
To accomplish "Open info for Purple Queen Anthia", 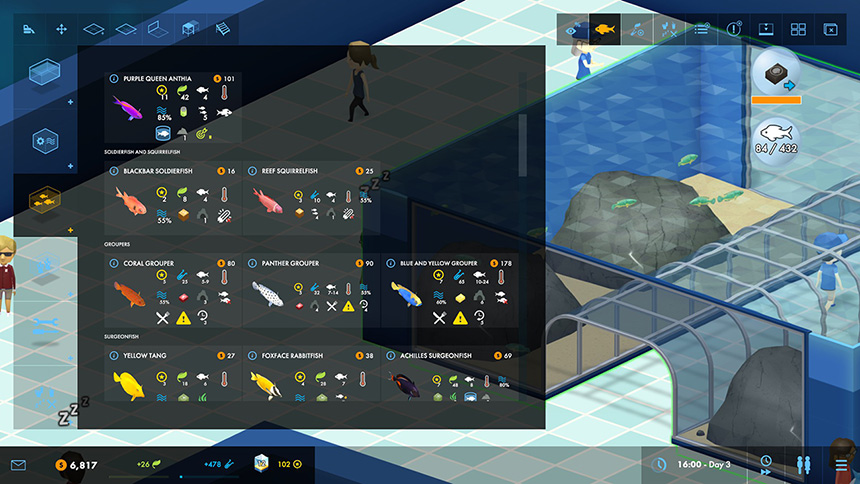I will tap(112, 78).
